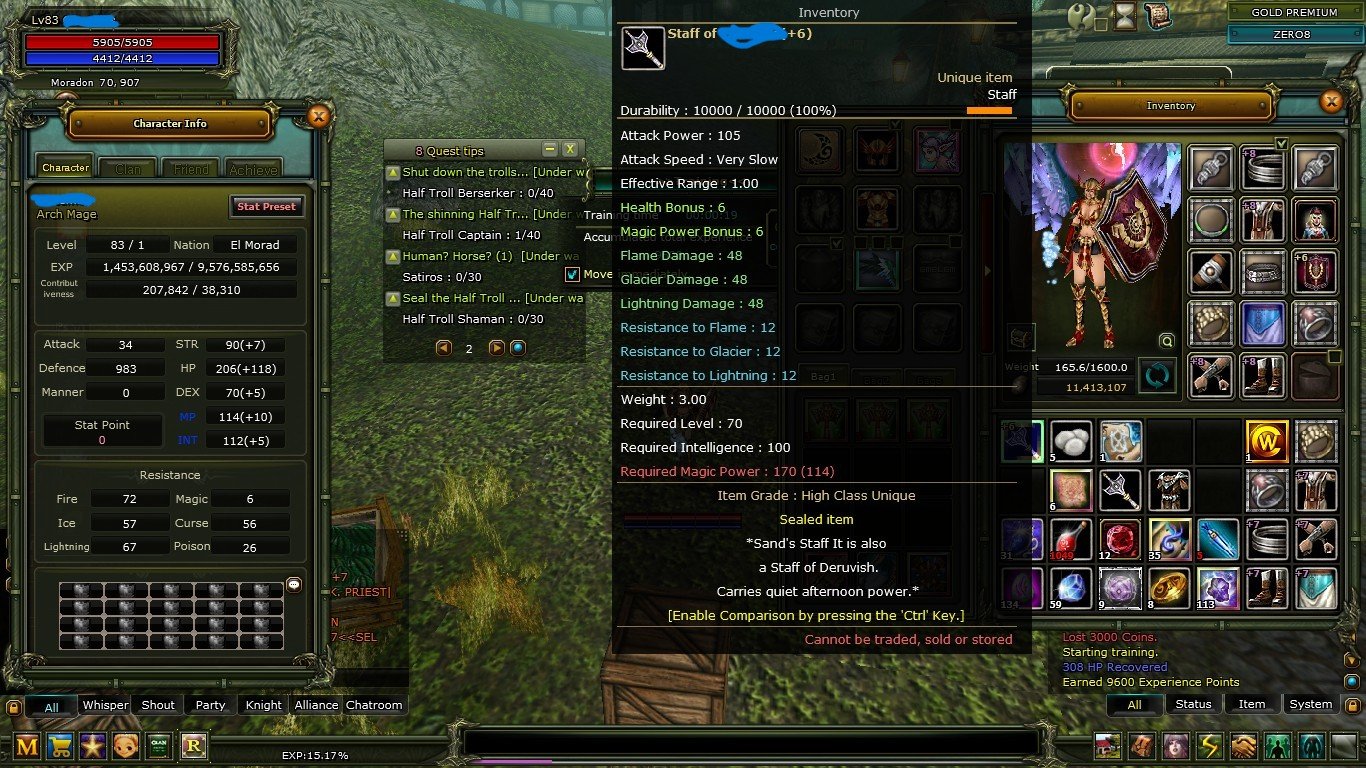Open the Moradon 'M' menu icon

point(26,746)
